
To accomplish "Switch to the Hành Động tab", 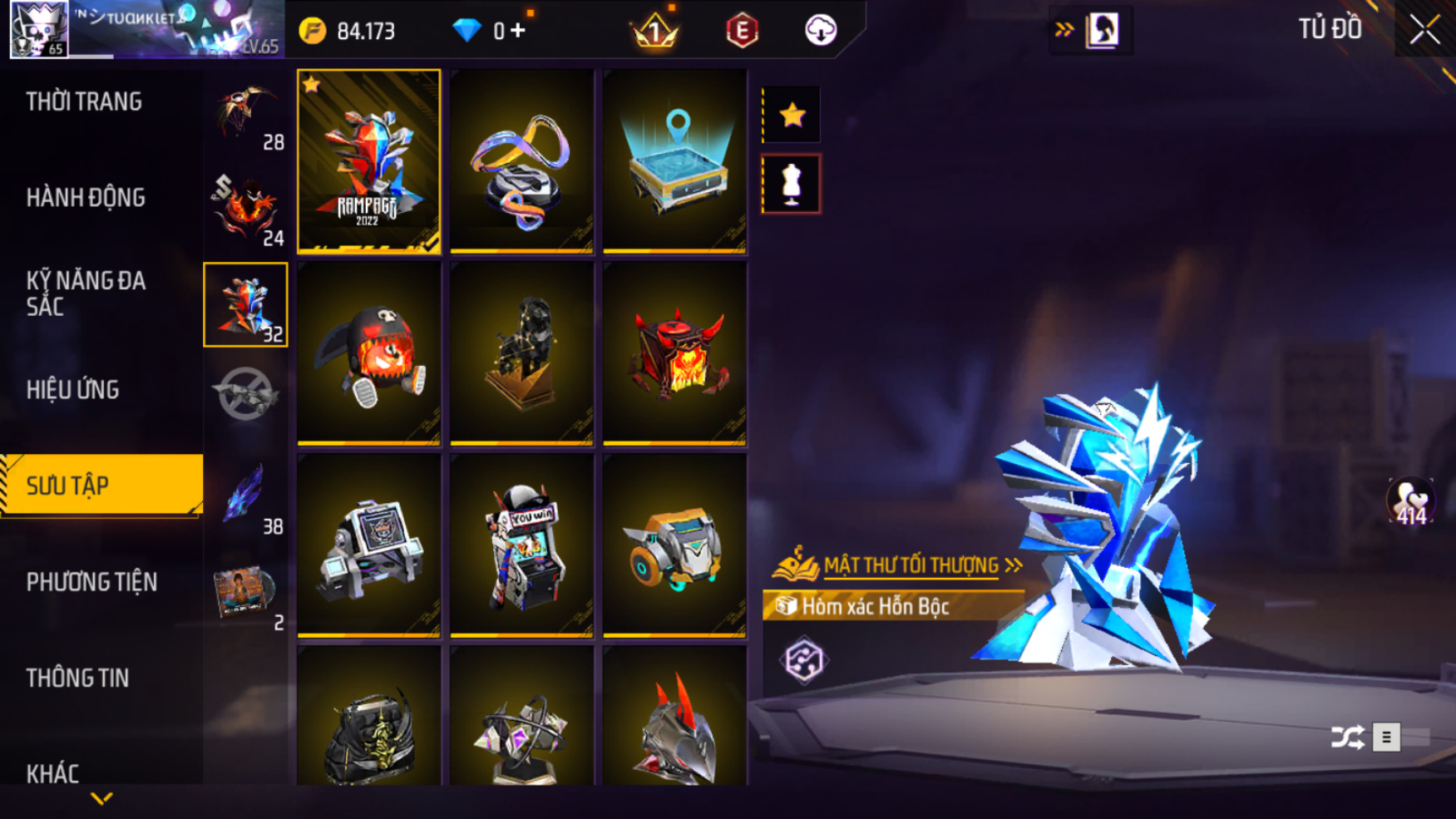I will 86,198.
